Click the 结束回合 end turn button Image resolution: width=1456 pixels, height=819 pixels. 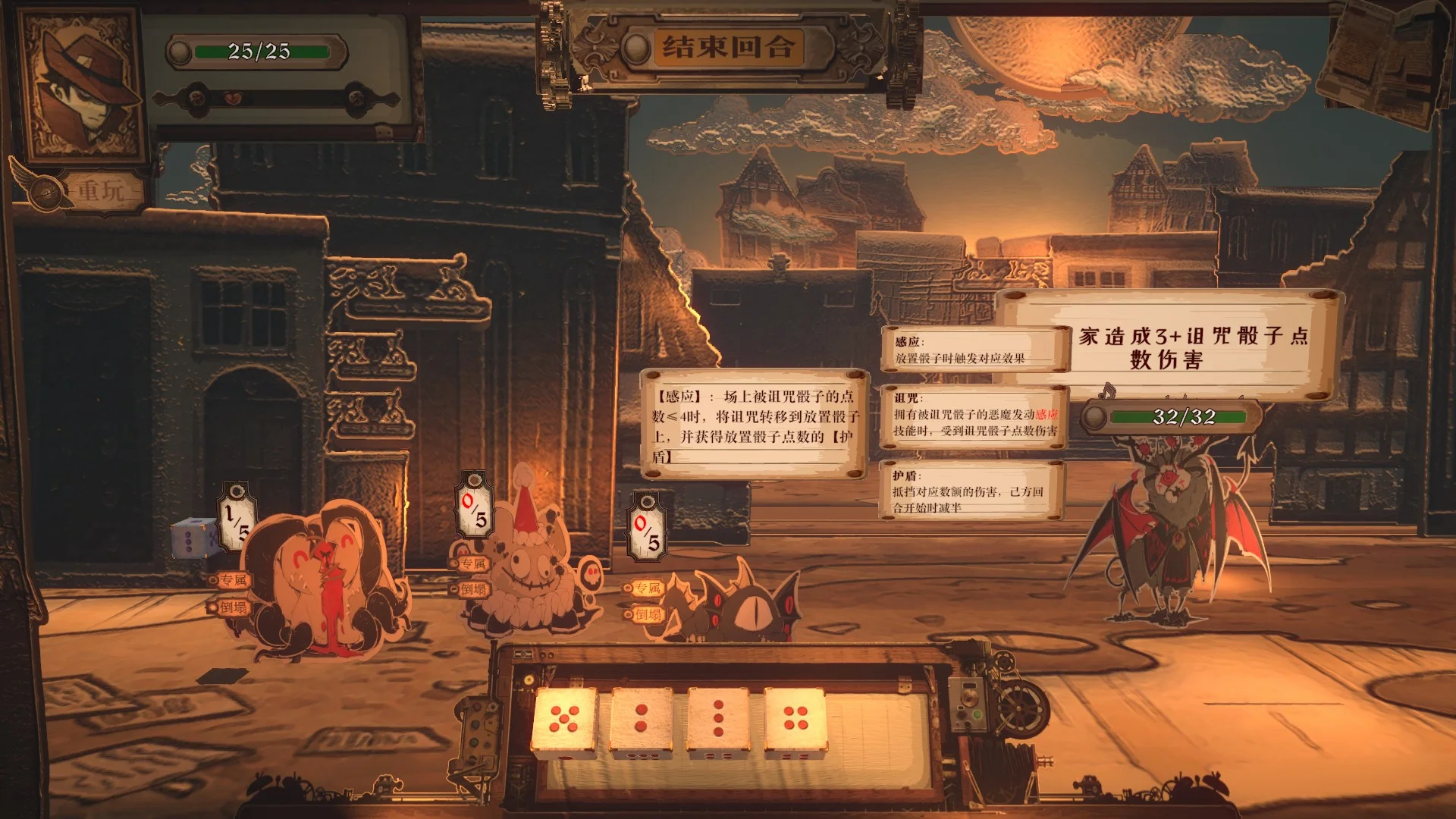[x=727, y=48]
